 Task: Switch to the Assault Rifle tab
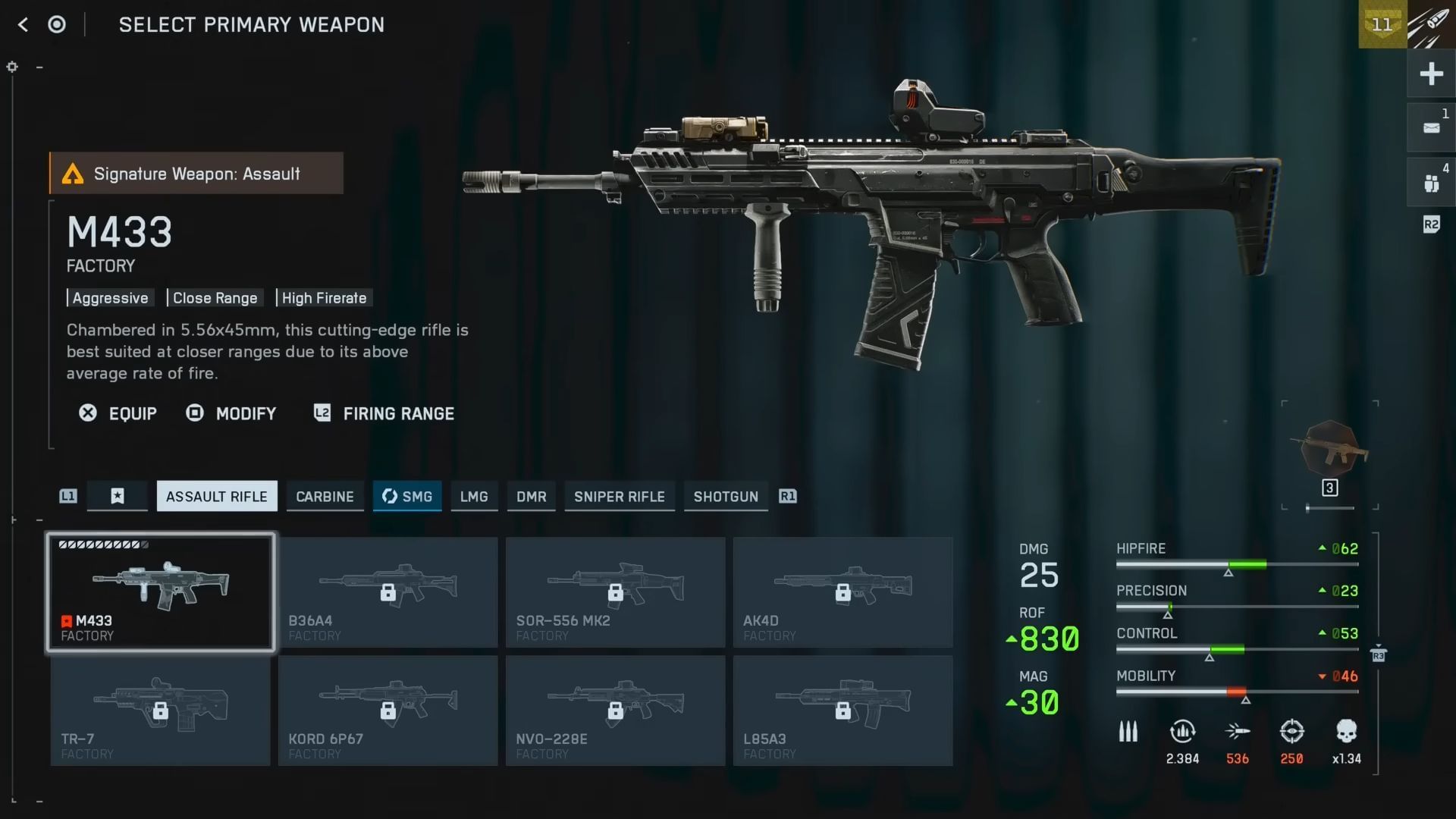[217, 497]
